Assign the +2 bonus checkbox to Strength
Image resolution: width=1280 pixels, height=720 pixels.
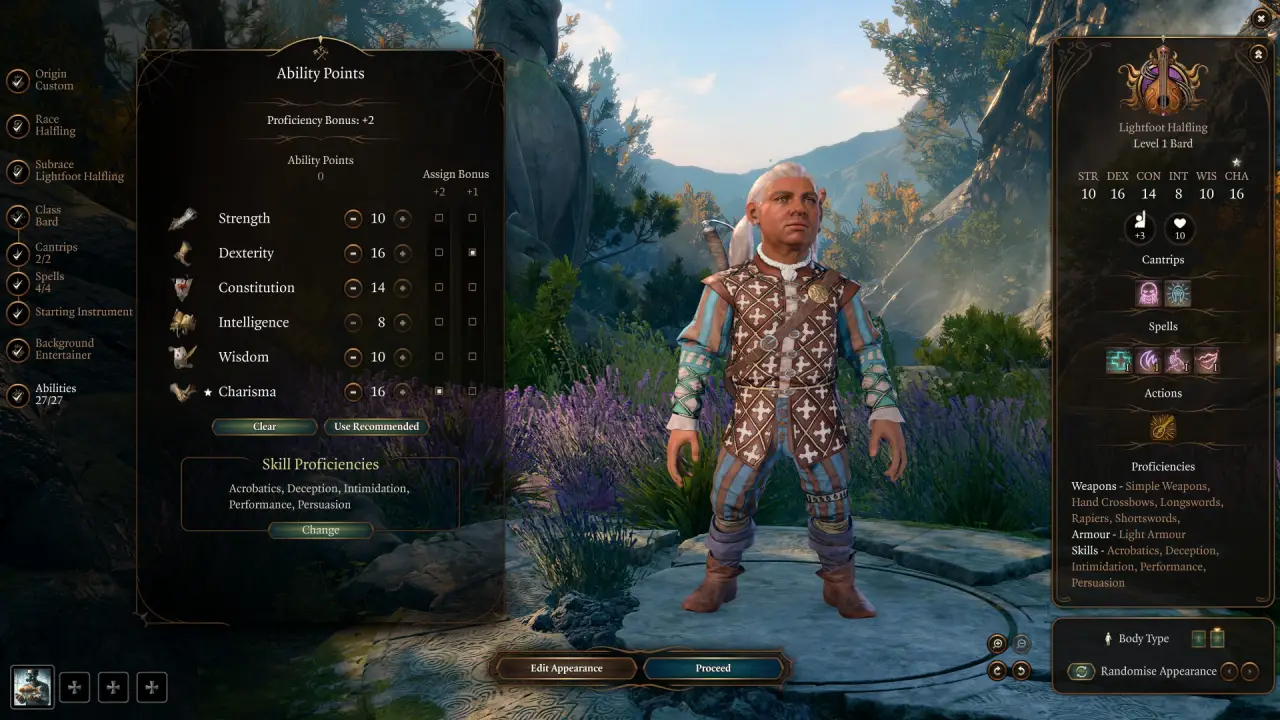[439, 218]
